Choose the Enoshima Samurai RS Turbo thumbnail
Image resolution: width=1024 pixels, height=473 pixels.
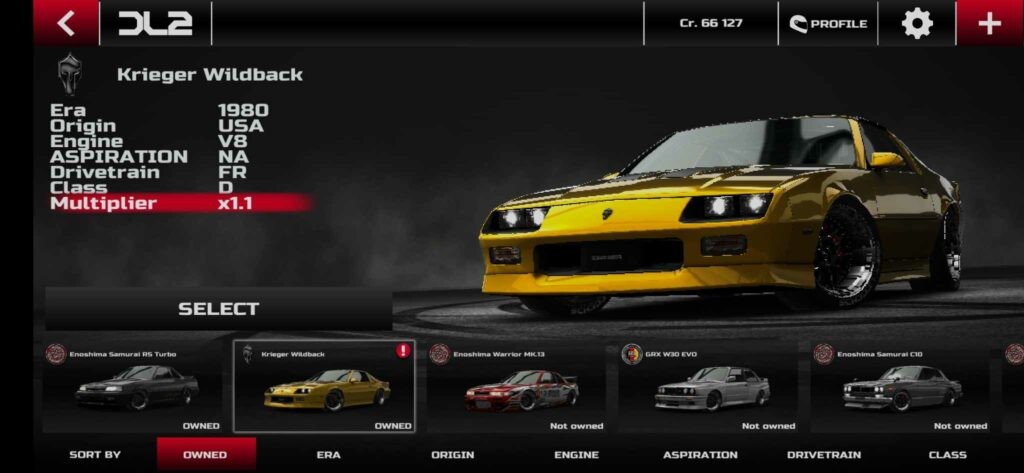tap(134, 387)
